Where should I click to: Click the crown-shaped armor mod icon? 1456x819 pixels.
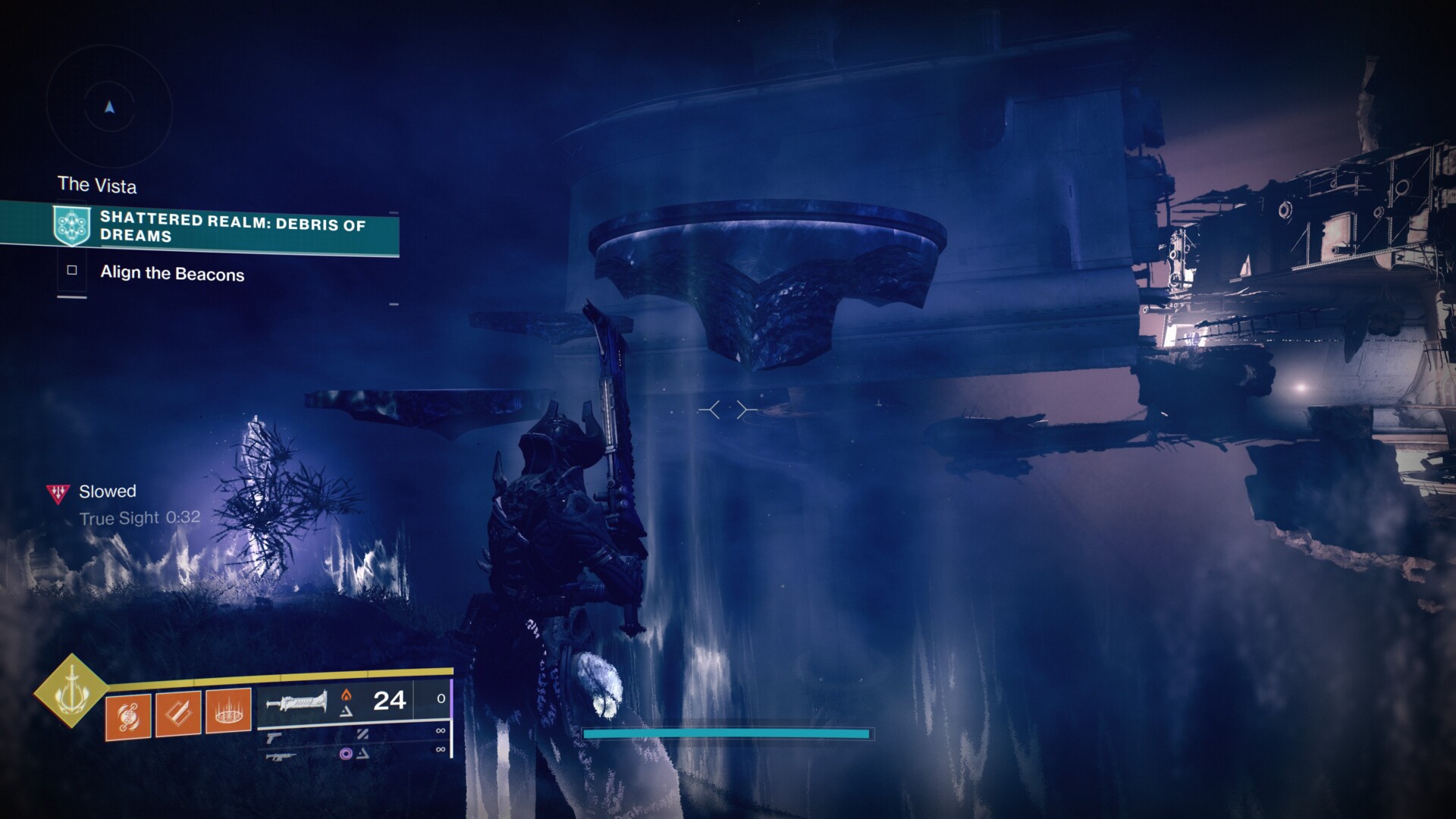228,715
